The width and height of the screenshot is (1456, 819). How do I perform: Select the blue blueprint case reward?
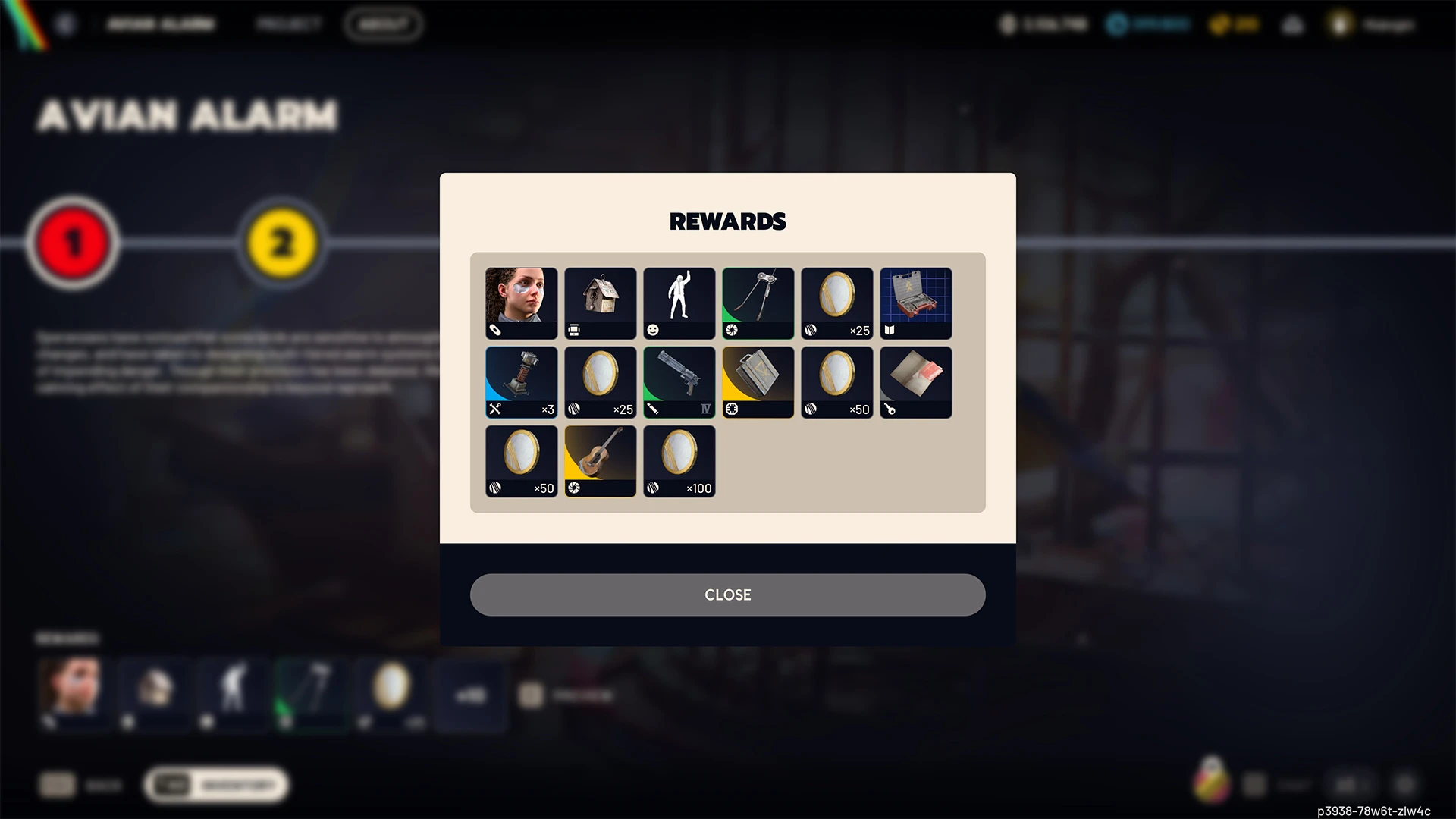915,303
